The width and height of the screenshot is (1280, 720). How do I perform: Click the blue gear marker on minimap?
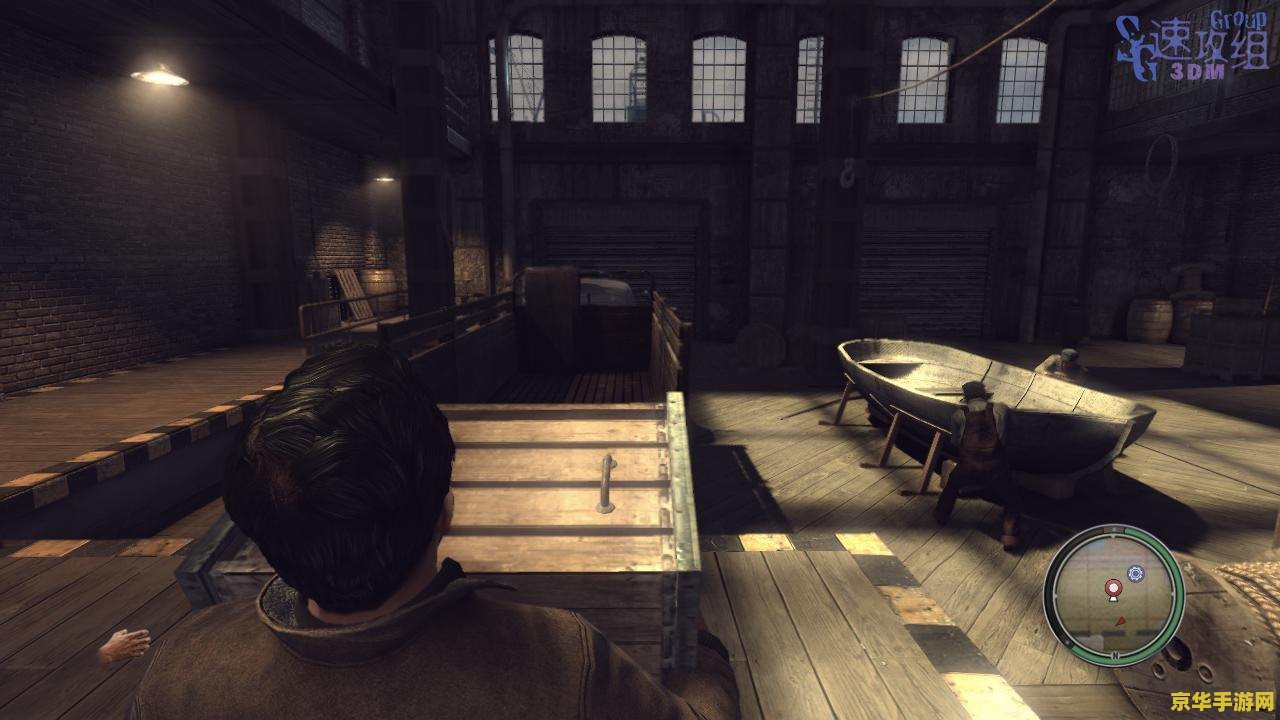[x=1135, y=573]
